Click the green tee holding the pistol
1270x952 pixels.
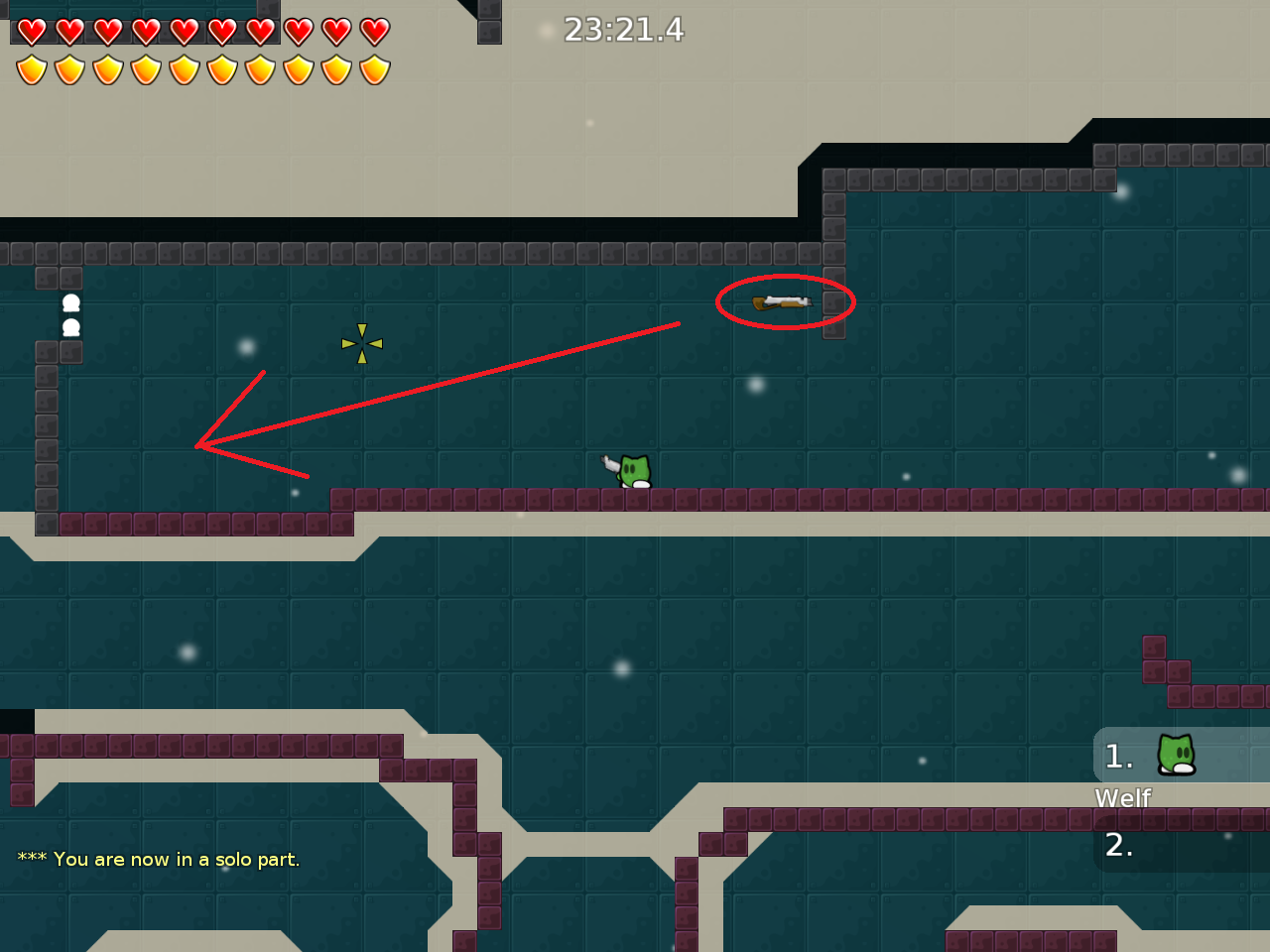pyautogui.click(x=633, y=471)
